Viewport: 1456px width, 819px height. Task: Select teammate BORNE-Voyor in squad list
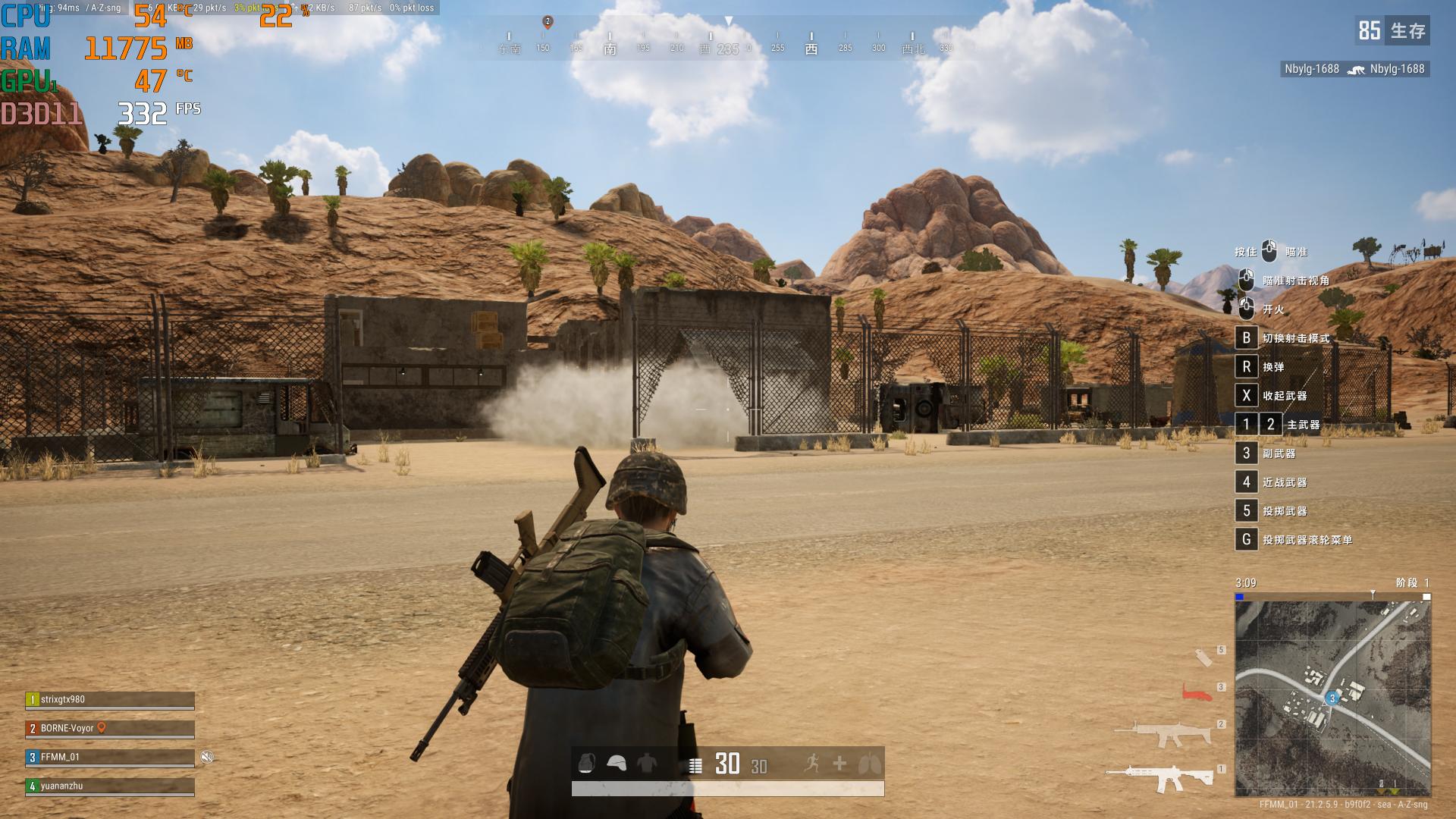click(110, 729)
